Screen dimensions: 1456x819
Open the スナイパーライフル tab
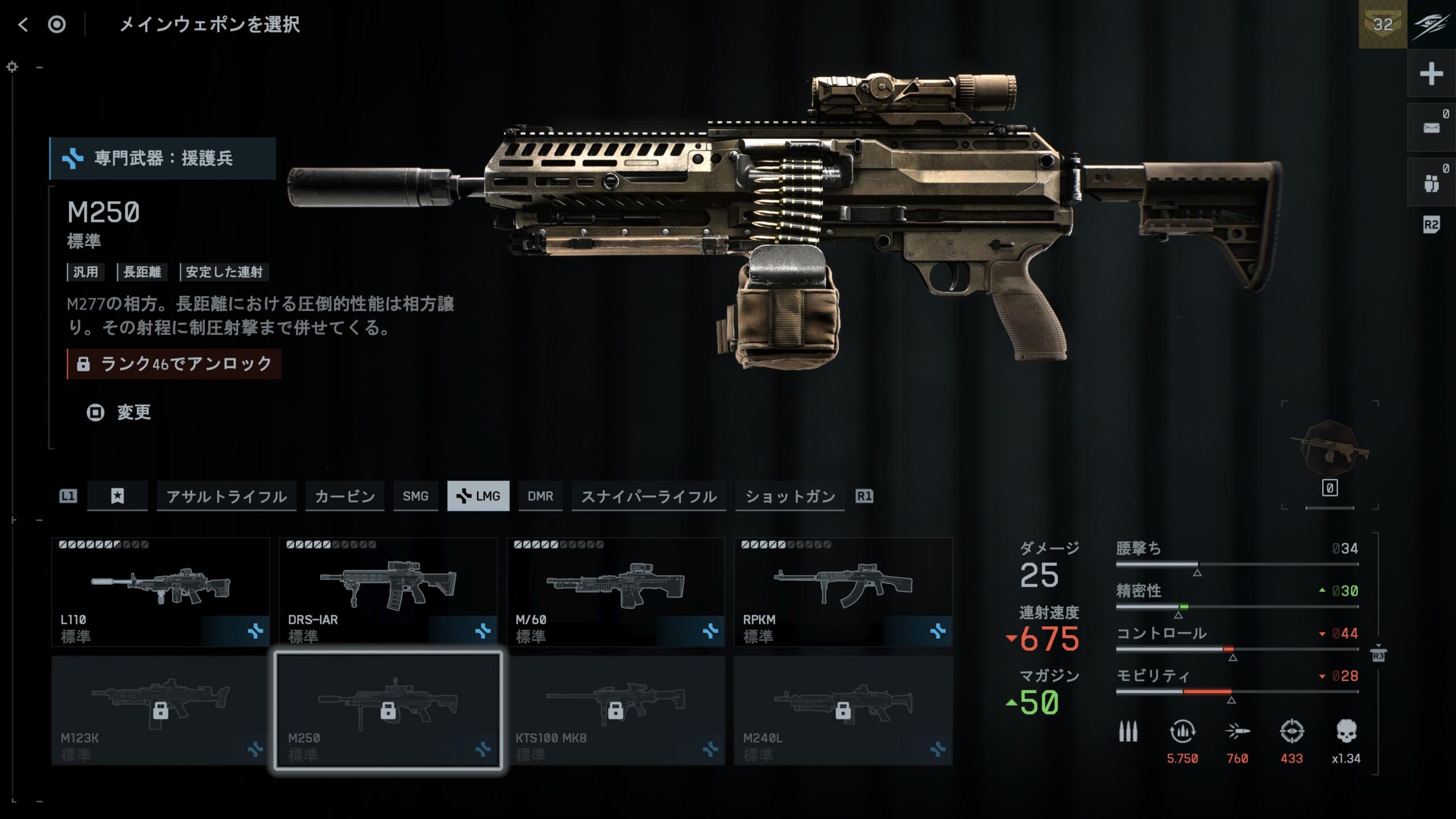click(648, 496)
